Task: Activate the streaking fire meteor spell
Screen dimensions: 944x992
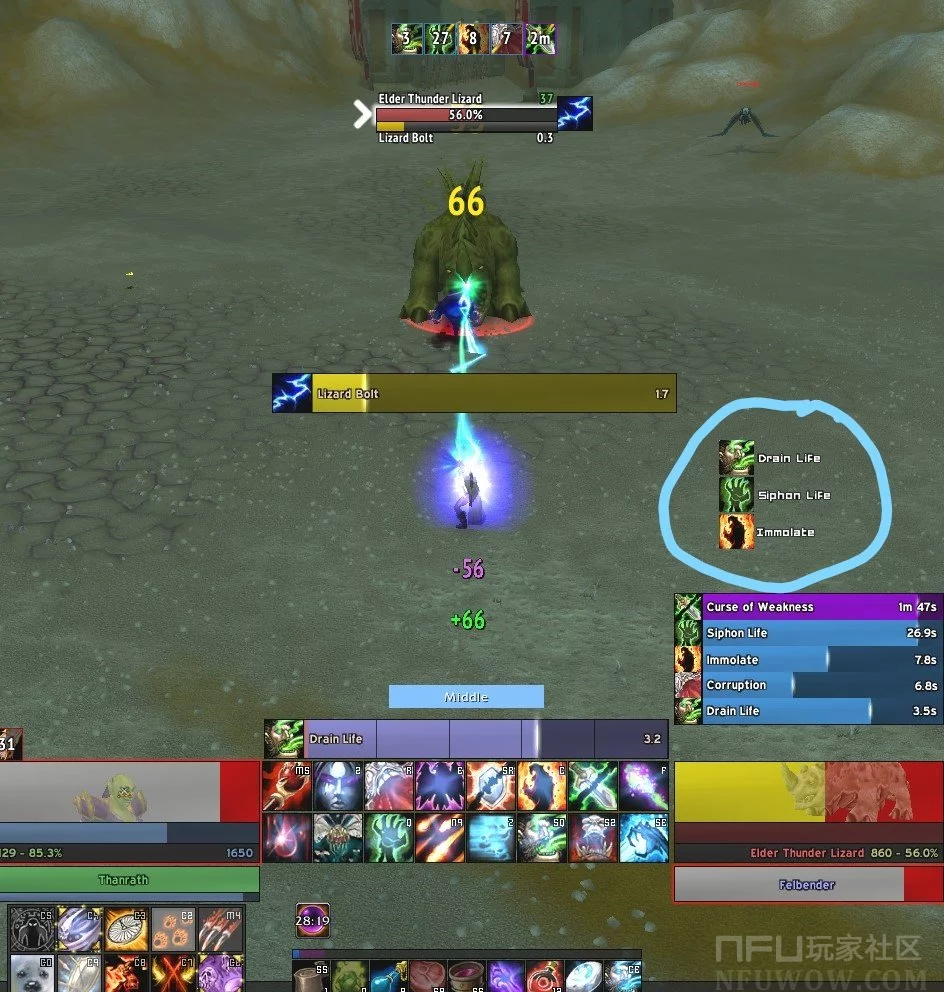Action: click(440, 838)
